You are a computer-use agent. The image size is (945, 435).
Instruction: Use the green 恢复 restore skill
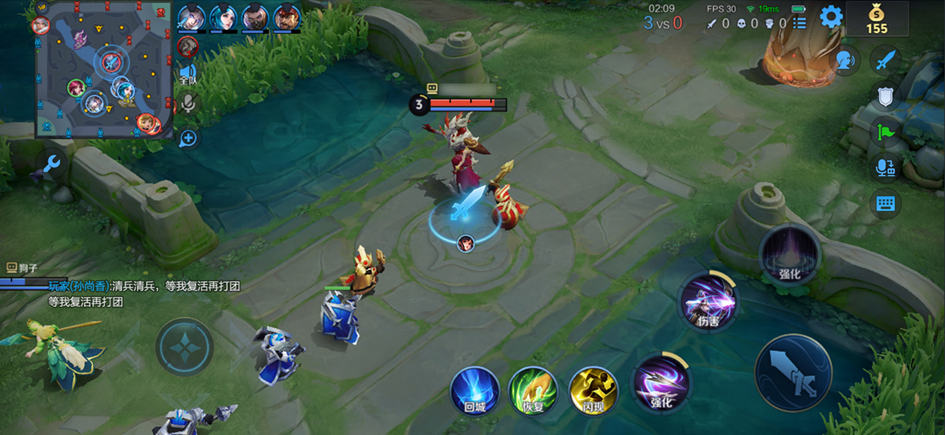click(532, 388)
